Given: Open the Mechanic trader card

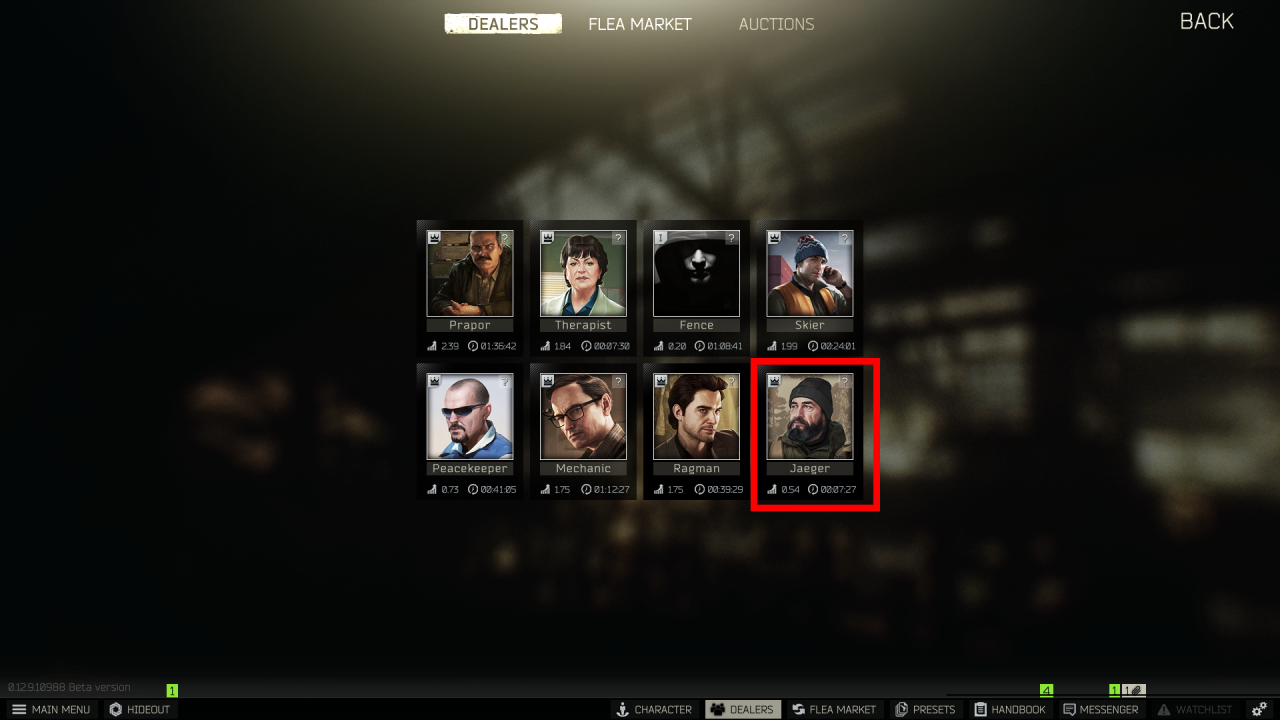Looking at the screenshot, I should point(583,417).
